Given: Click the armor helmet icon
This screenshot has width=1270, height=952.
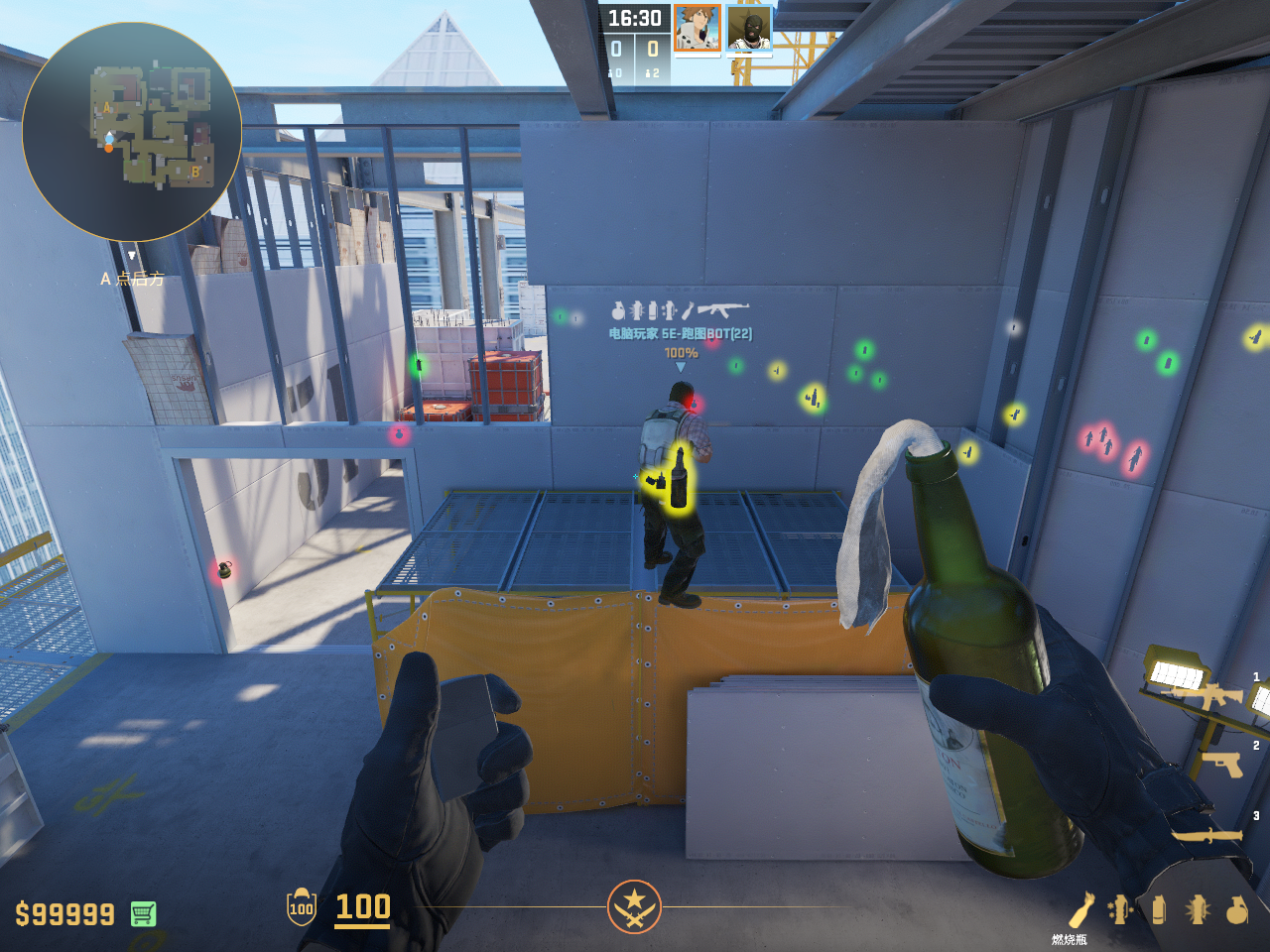Looking at the screenshot, I should coord(302,906).
